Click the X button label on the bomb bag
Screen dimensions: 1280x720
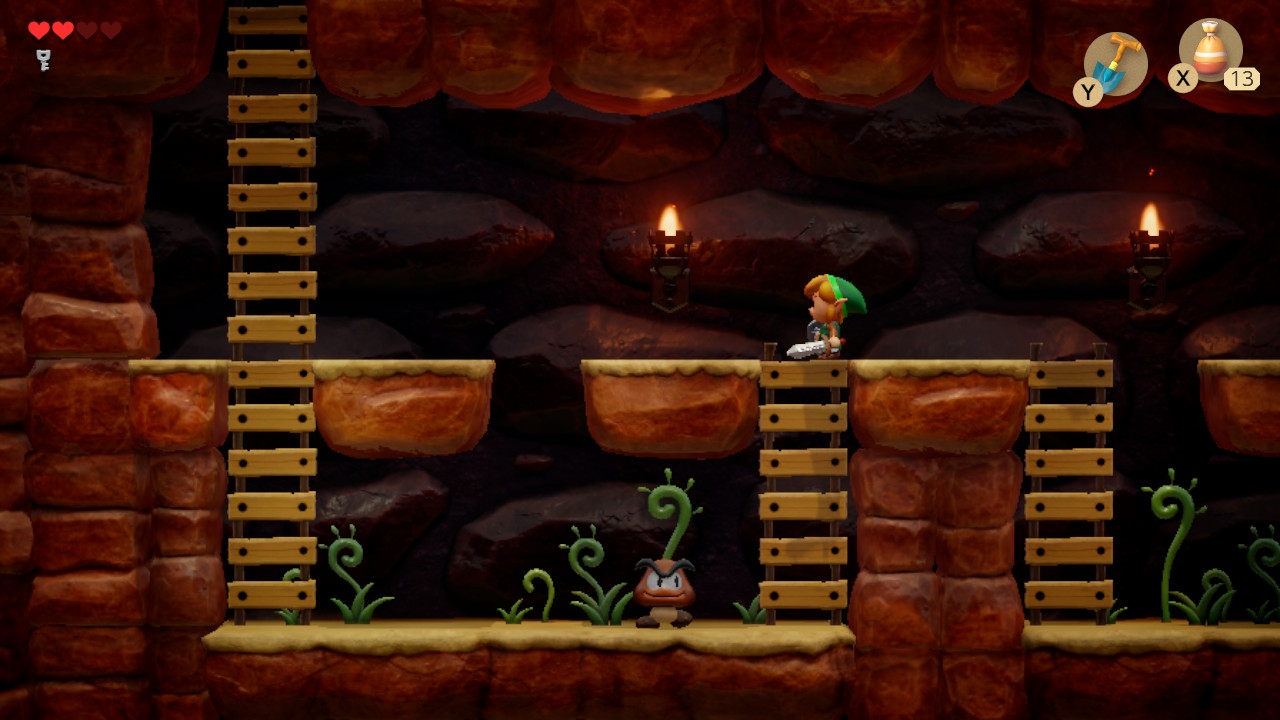click(1182, 80)
